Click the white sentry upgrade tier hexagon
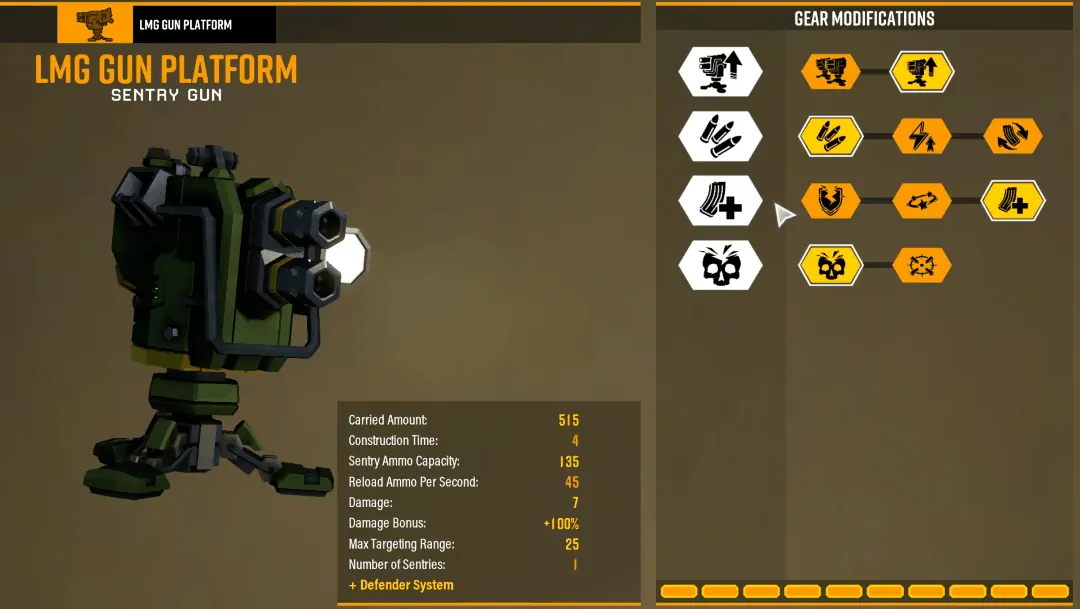 click(x=720, y=72)
